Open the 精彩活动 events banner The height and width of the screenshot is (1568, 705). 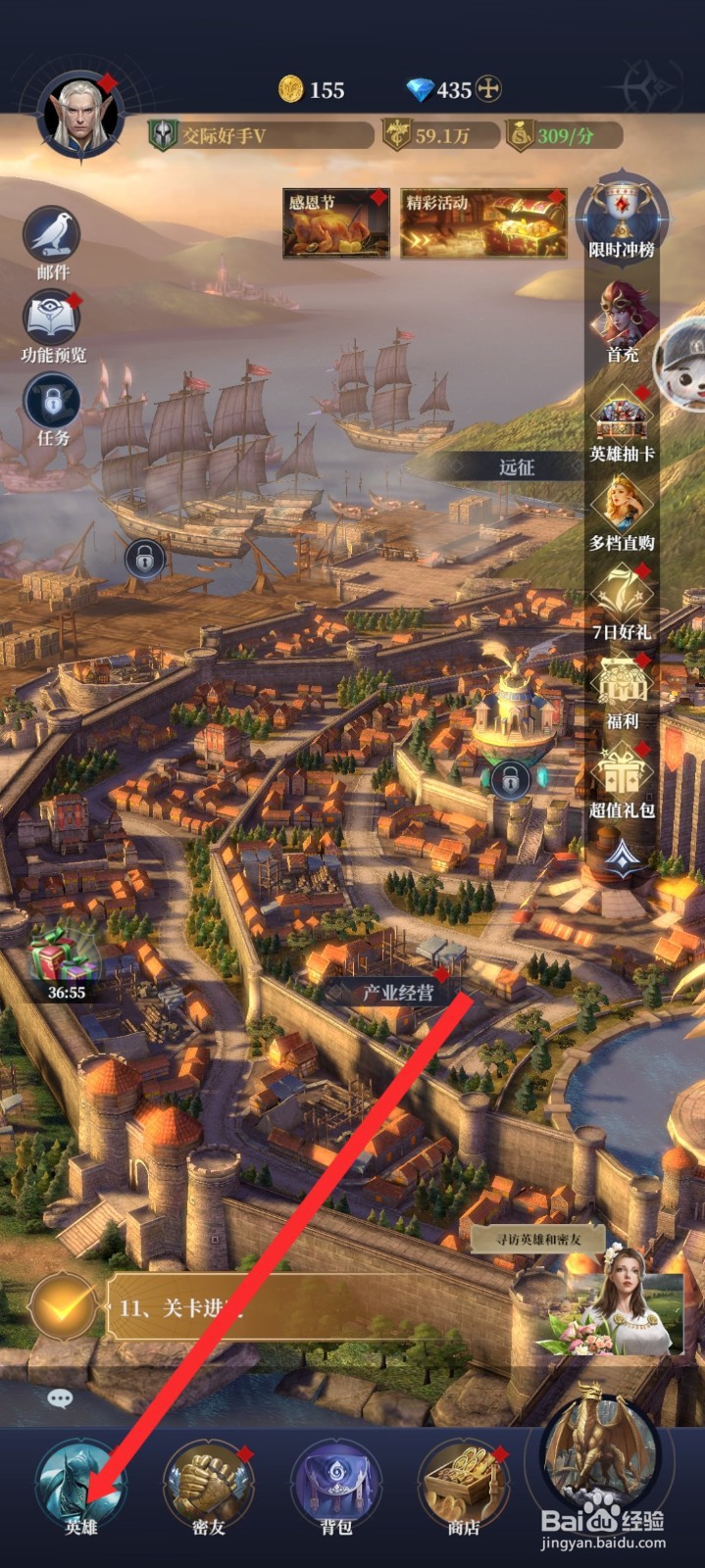pyautogui.click(x=482, y=223)
